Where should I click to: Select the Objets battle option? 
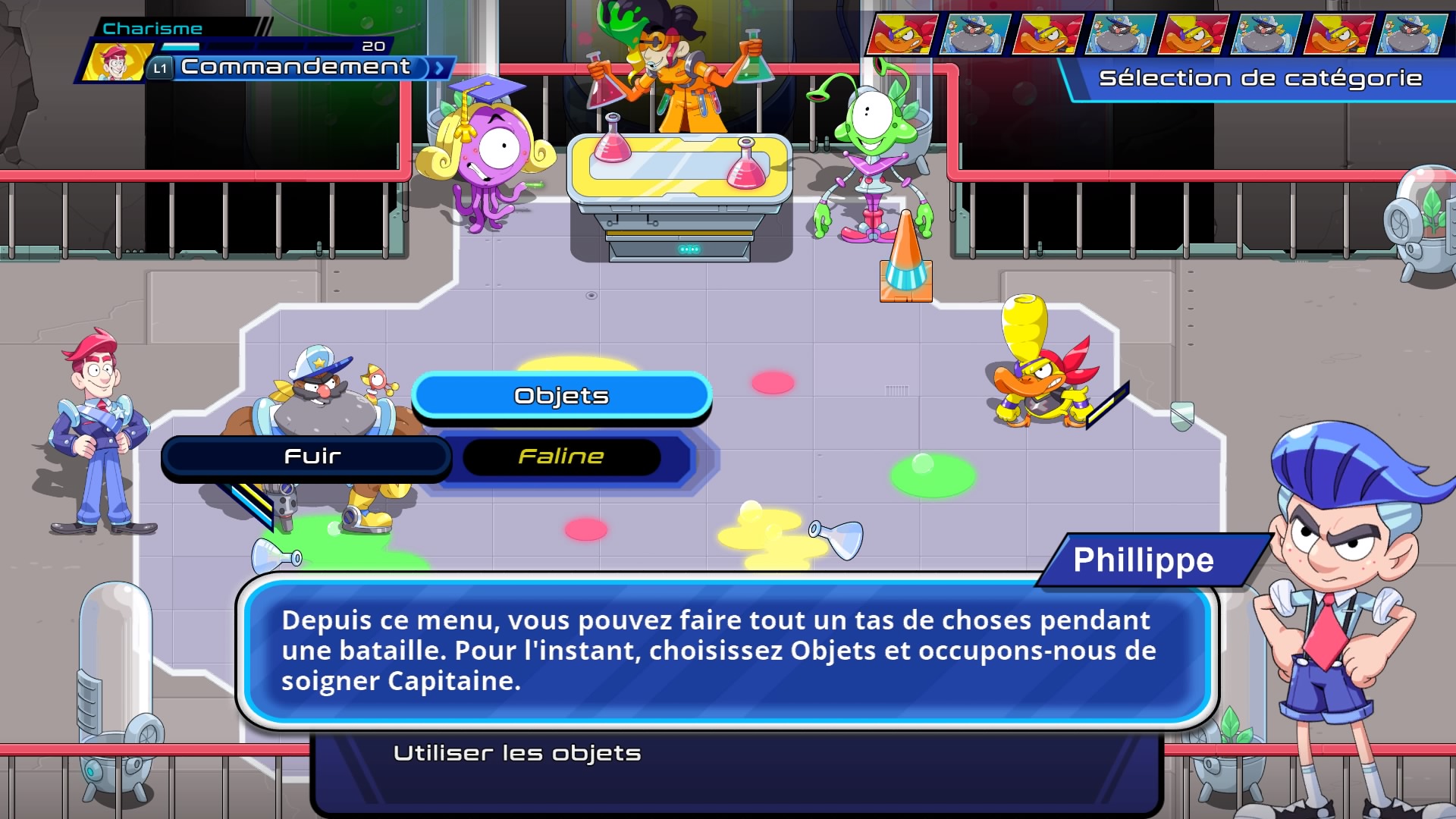pyautogui.click(x=561, y=396)
